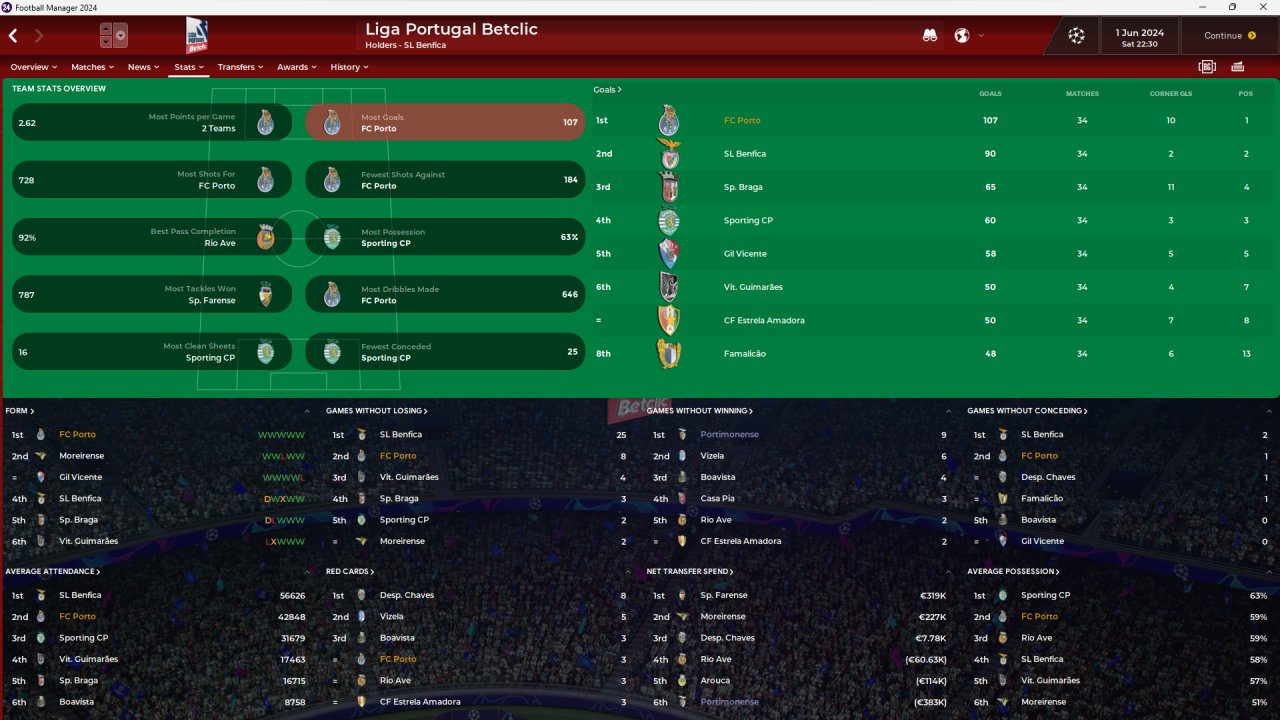Open the Overview dropdown menu

33,67
